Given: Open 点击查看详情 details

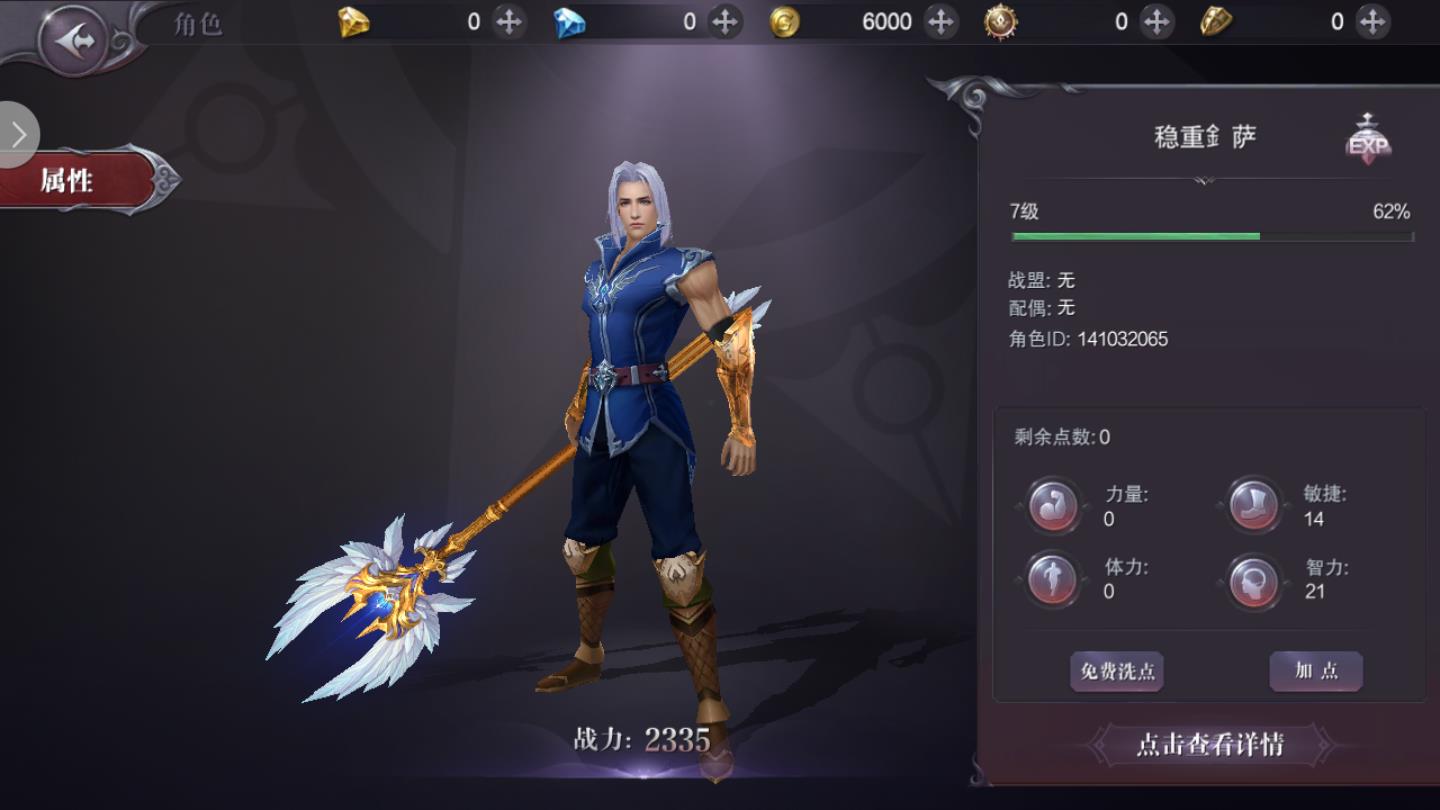Looking at the screenshot, I should (x=1210, y=744).
